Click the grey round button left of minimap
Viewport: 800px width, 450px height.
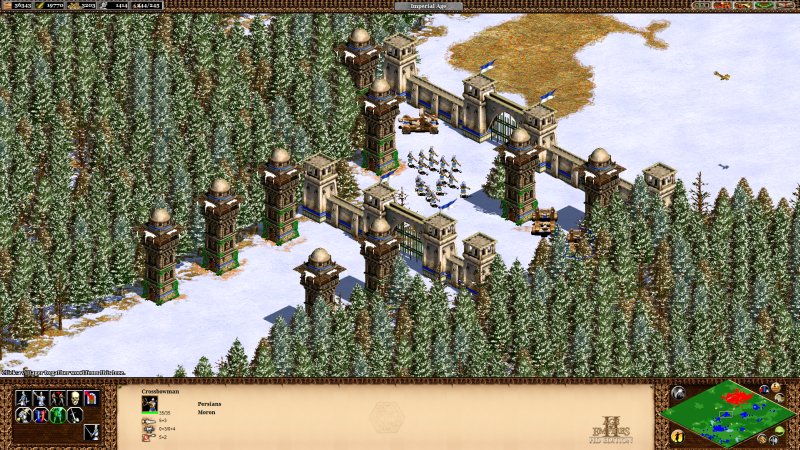pos(678,393)
